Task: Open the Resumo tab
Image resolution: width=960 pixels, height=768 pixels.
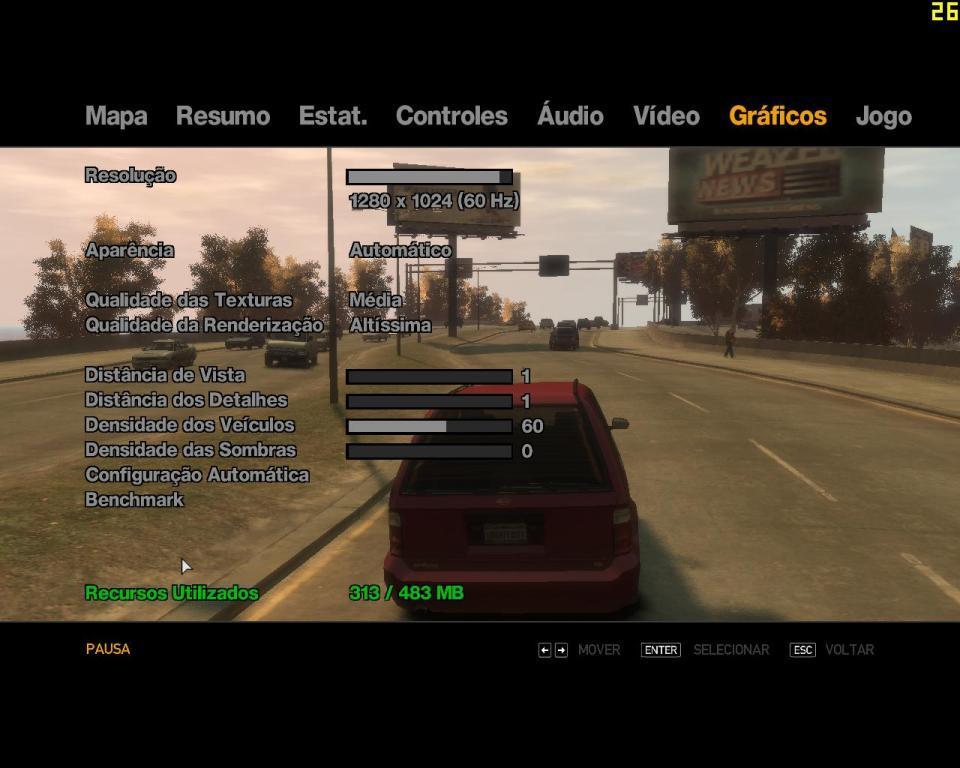Action: click(x=223, y=116)
